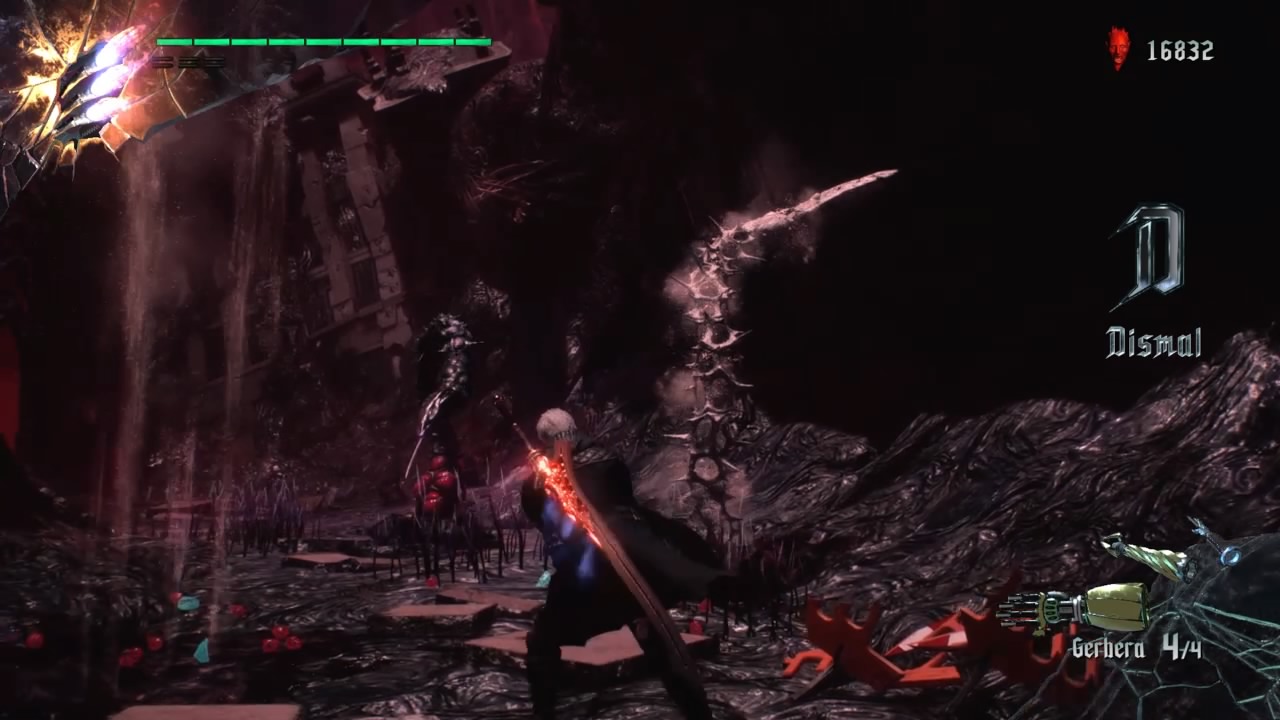Select the Dismal style rank D emblem
The image size is (1280, 720).
[1150, 256]
